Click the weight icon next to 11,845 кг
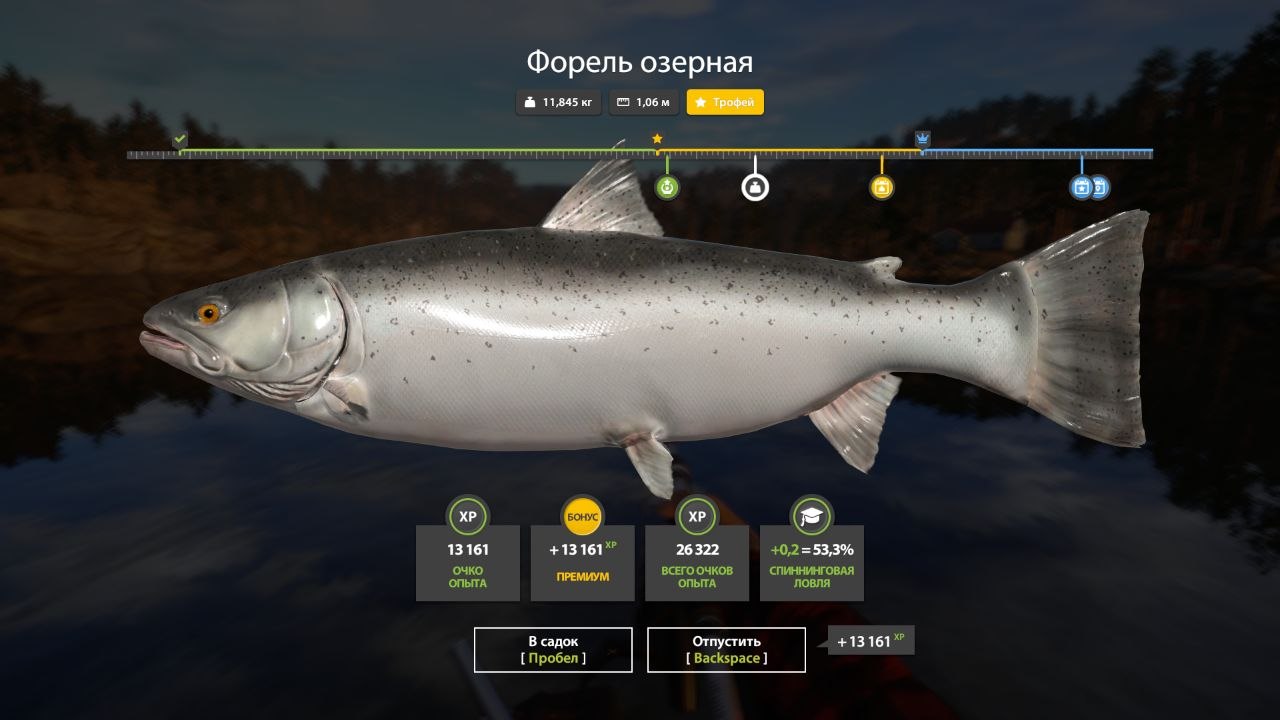This screenshot has height=720, width=1280. [530, 101]
